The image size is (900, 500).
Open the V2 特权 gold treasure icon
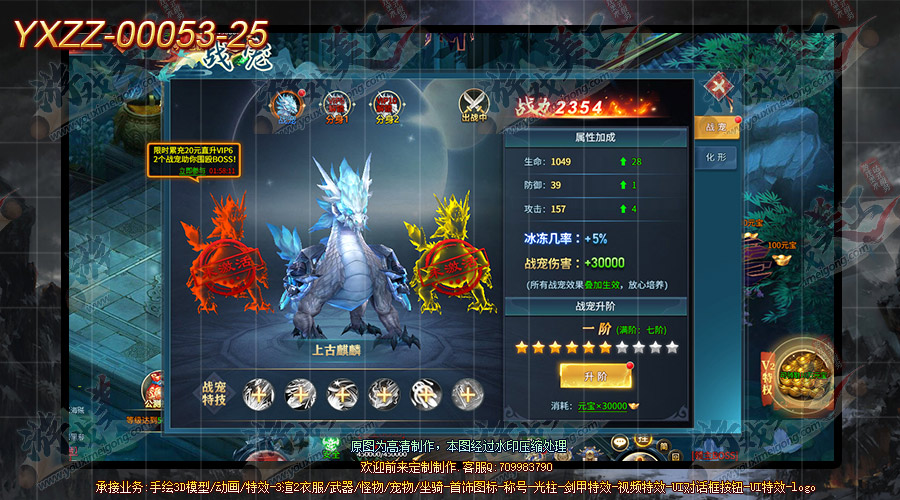(x=796, y=375)
